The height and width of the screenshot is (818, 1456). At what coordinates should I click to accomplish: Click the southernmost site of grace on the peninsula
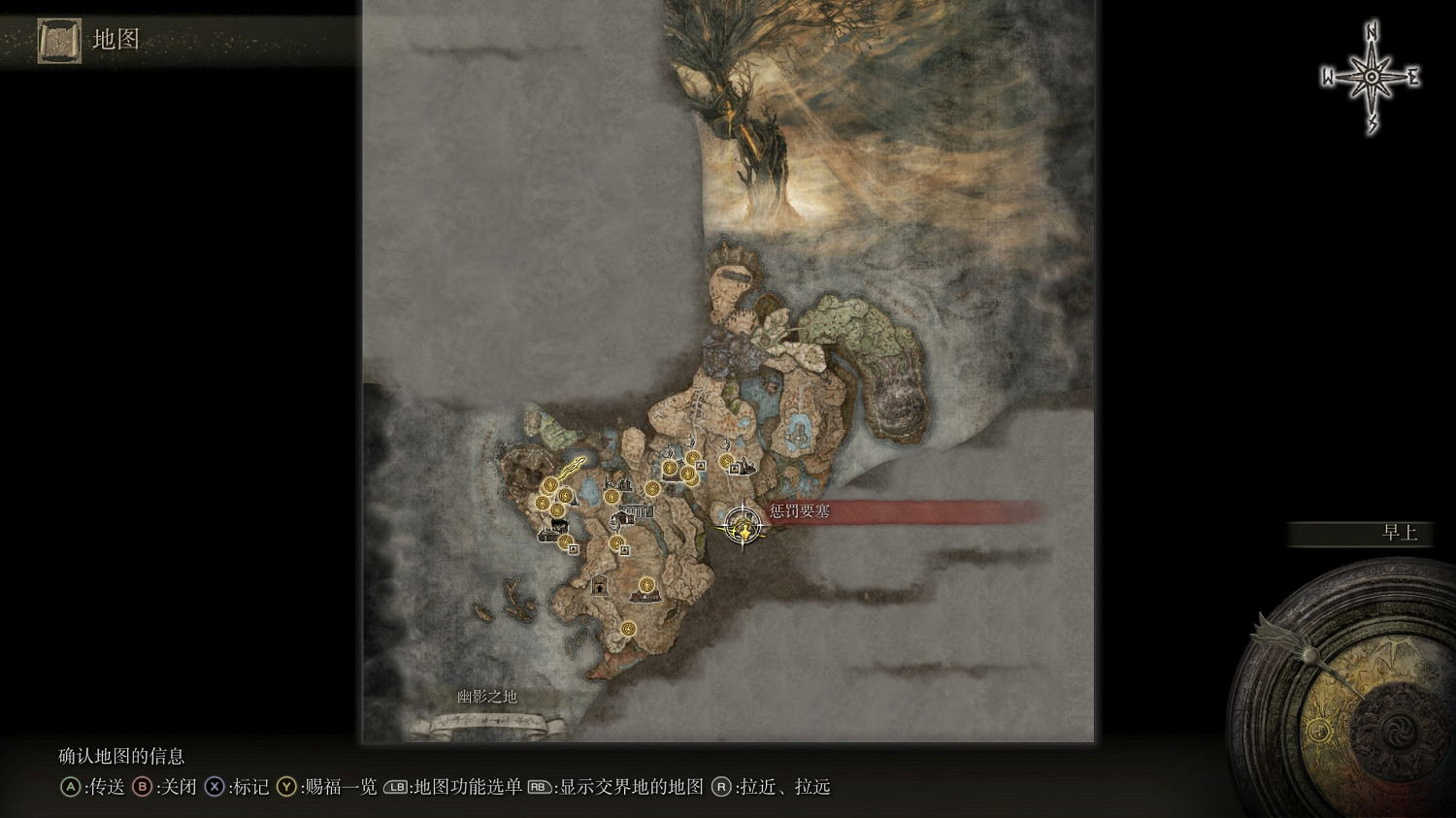[x=627, y=629]
